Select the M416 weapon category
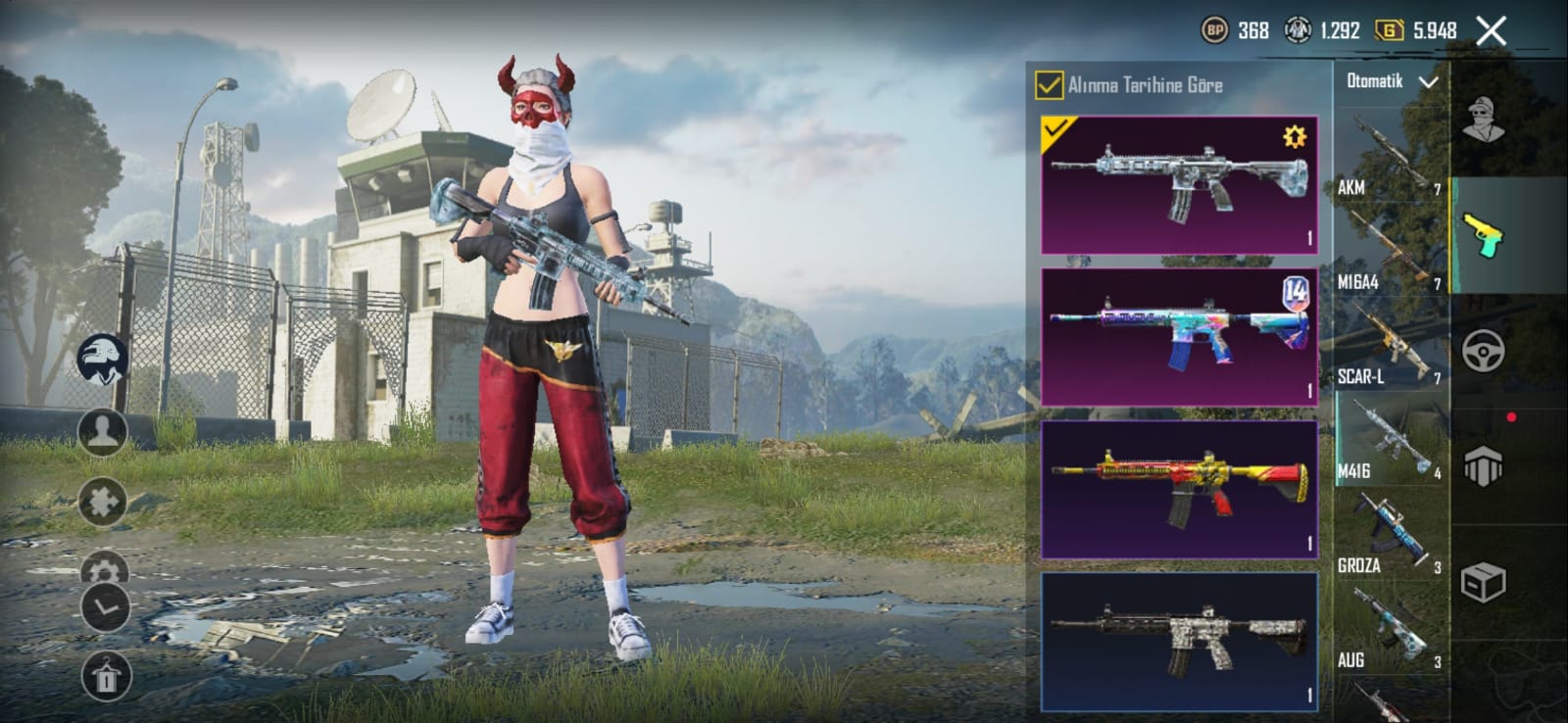The width and height of the screenshot is (1568, 723). [1390, 441]
